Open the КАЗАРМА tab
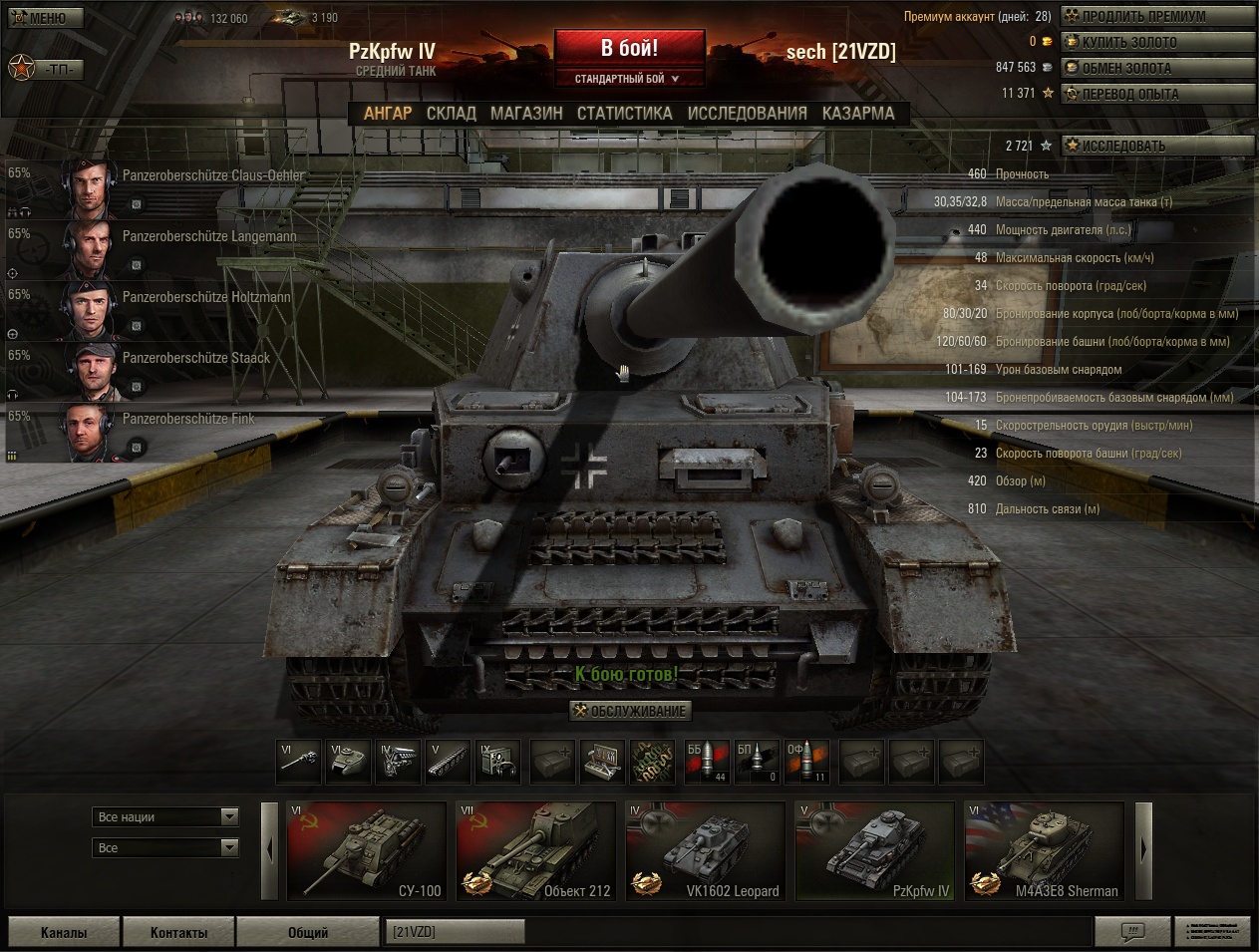This screenshot has width=1259, height=952. [x=858, y=114]
